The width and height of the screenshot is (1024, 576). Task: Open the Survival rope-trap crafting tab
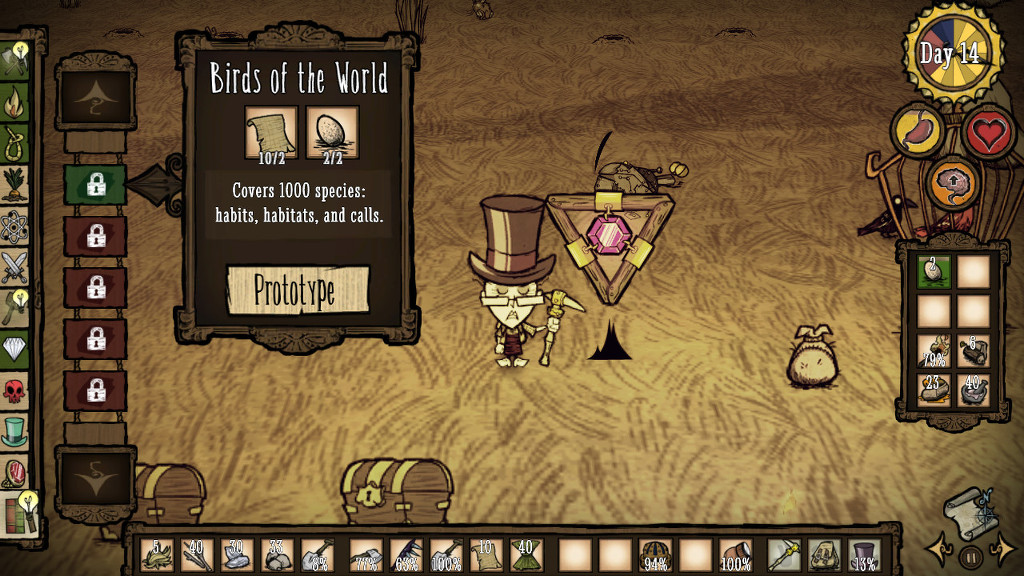(15, 141)
